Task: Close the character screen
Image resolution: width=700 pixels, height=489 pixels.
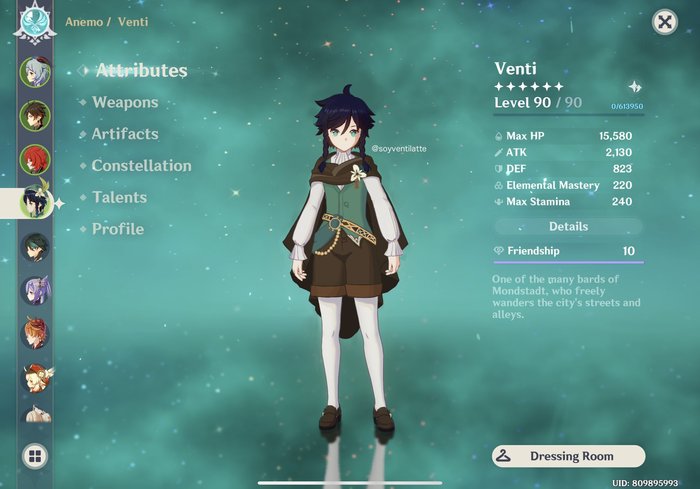Action: pyautogui.click(x=664, y=22)
